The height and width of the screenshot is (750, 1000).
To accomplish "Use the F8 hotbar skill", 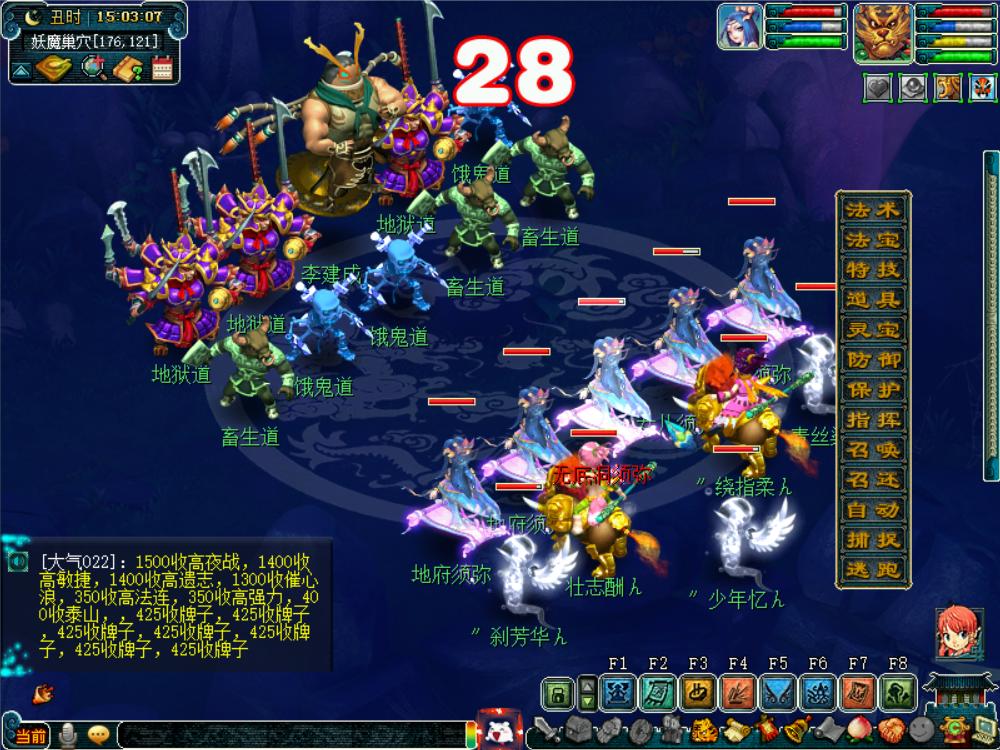I will [x=898, y=692].
